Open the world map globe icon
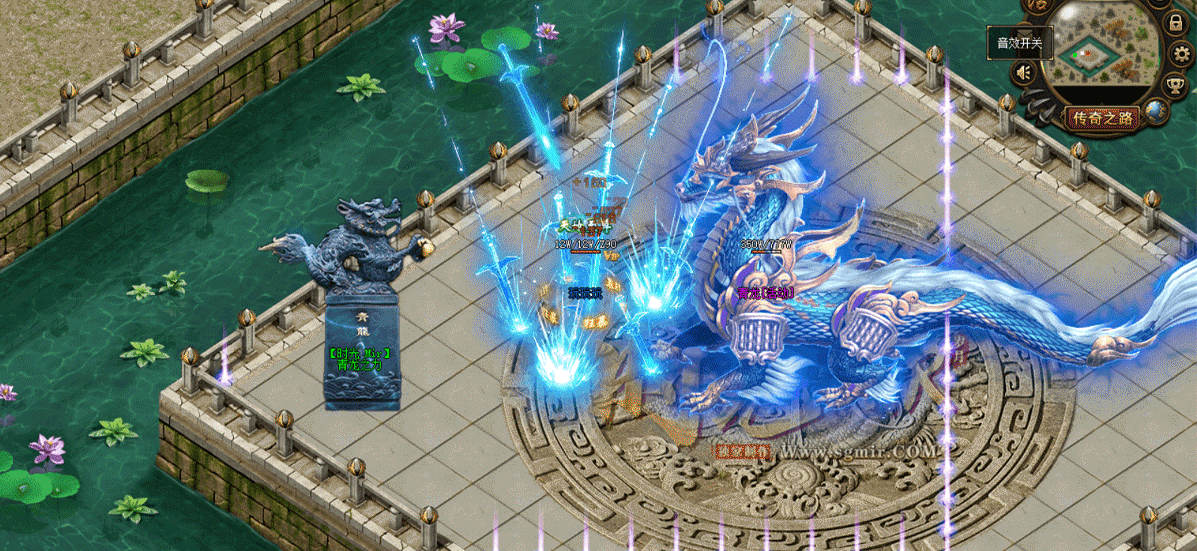The height and width of the screenshot is (551, 1197). [1157, 111]
